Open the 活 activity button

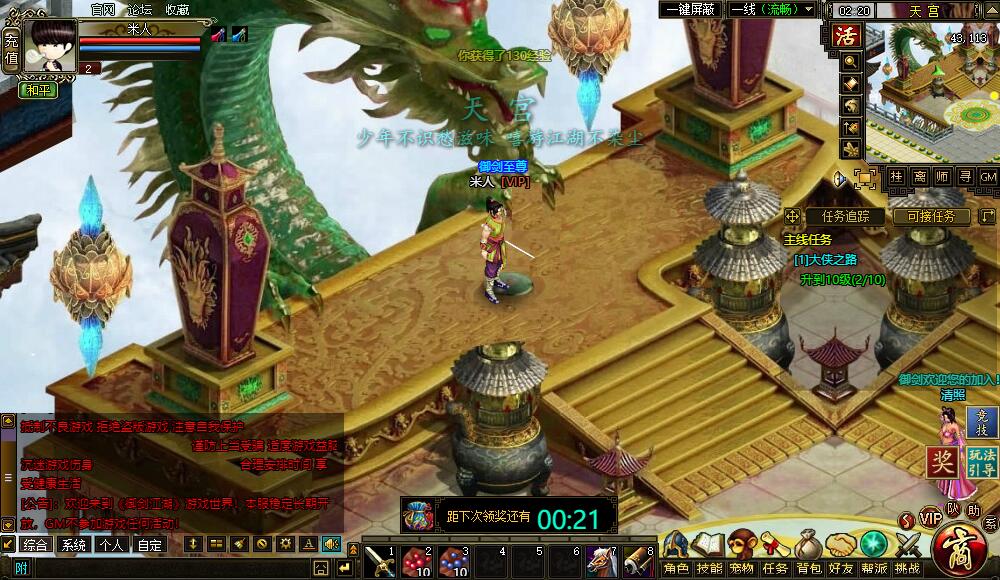point(848,36)
